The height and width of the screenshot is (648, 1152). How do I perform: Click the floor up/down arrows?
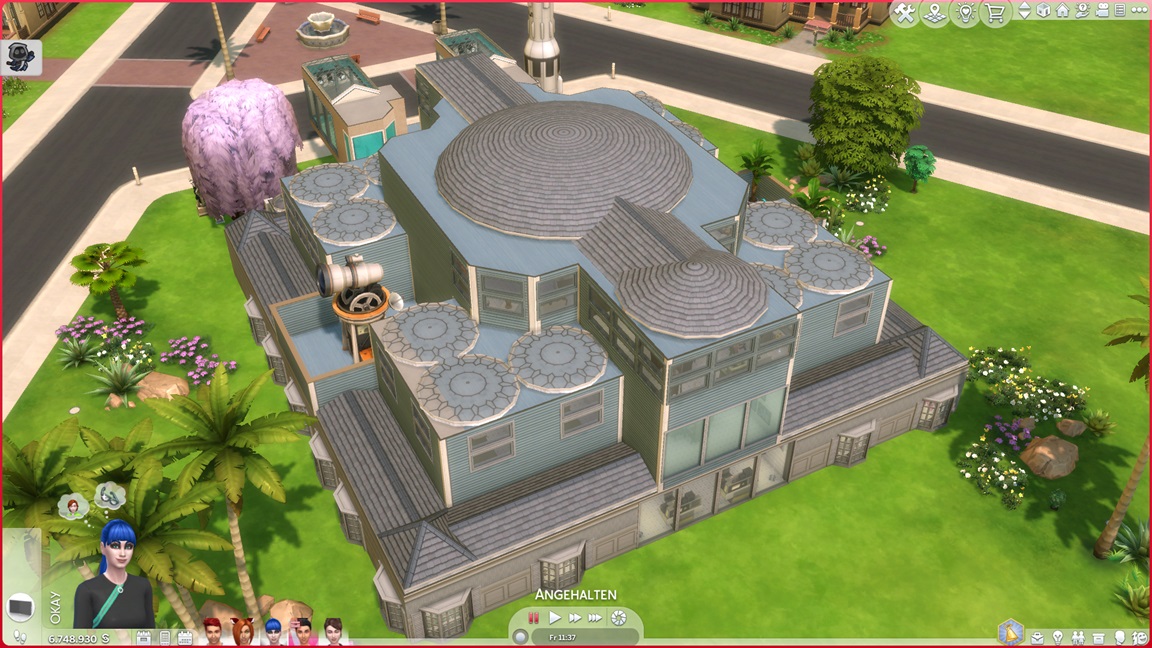pos(1024,12)
